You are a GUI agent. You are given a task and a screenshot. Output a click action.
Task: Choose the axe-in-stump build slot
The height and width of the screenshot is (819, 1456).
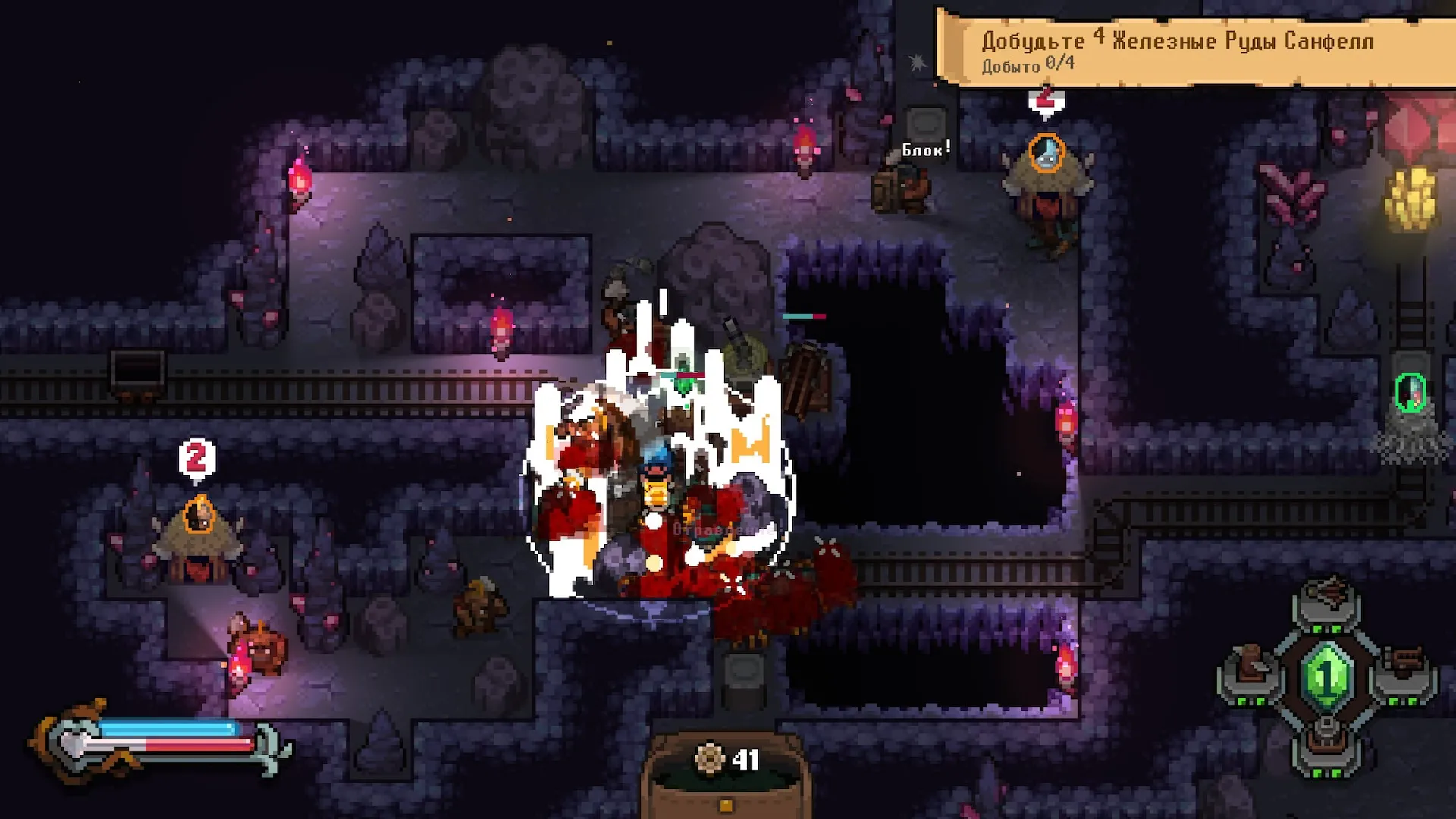click(1249, 667)
